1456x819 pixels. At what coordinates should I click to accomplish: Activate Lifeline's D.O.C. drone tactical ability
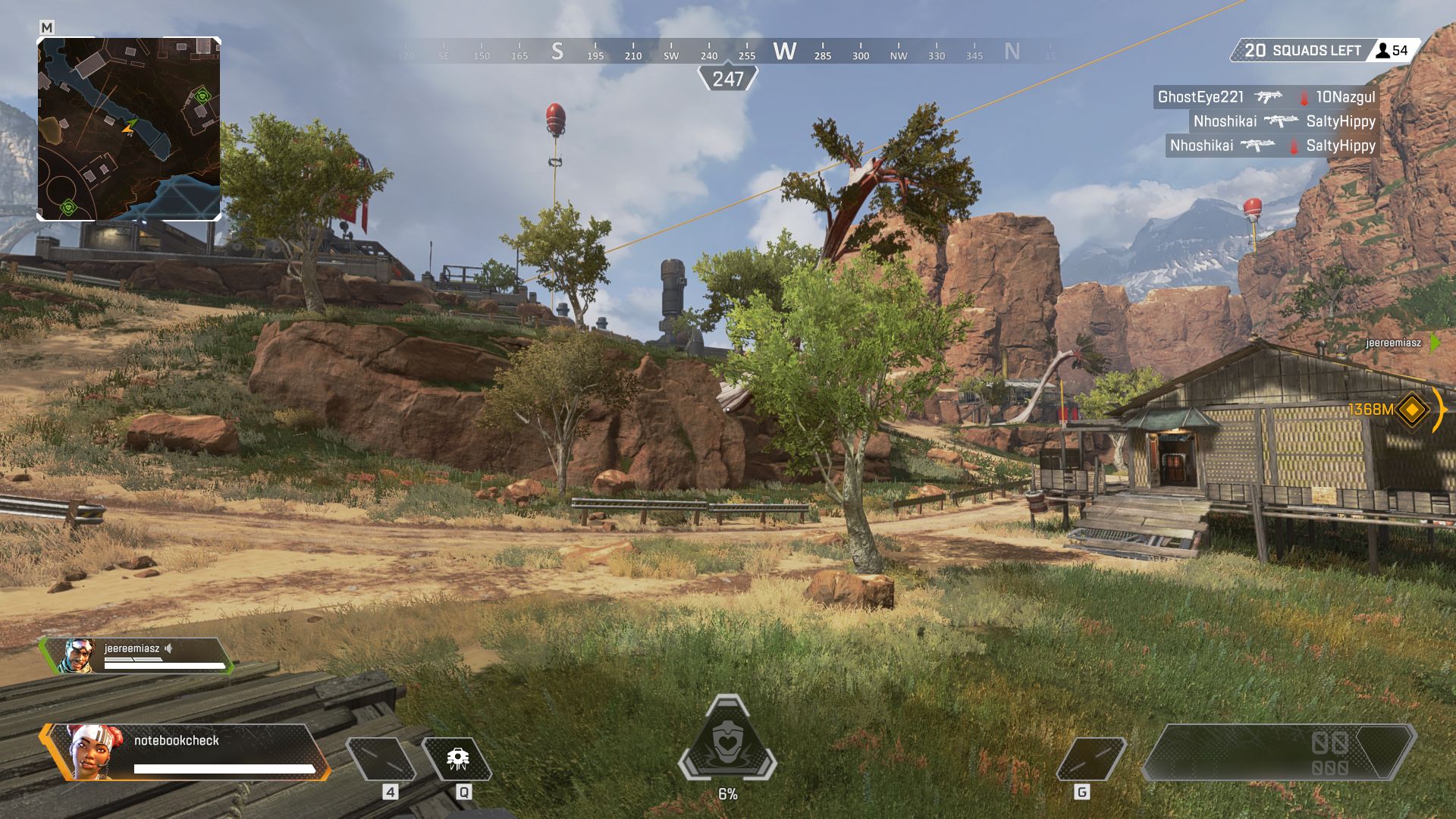[457, 759]
